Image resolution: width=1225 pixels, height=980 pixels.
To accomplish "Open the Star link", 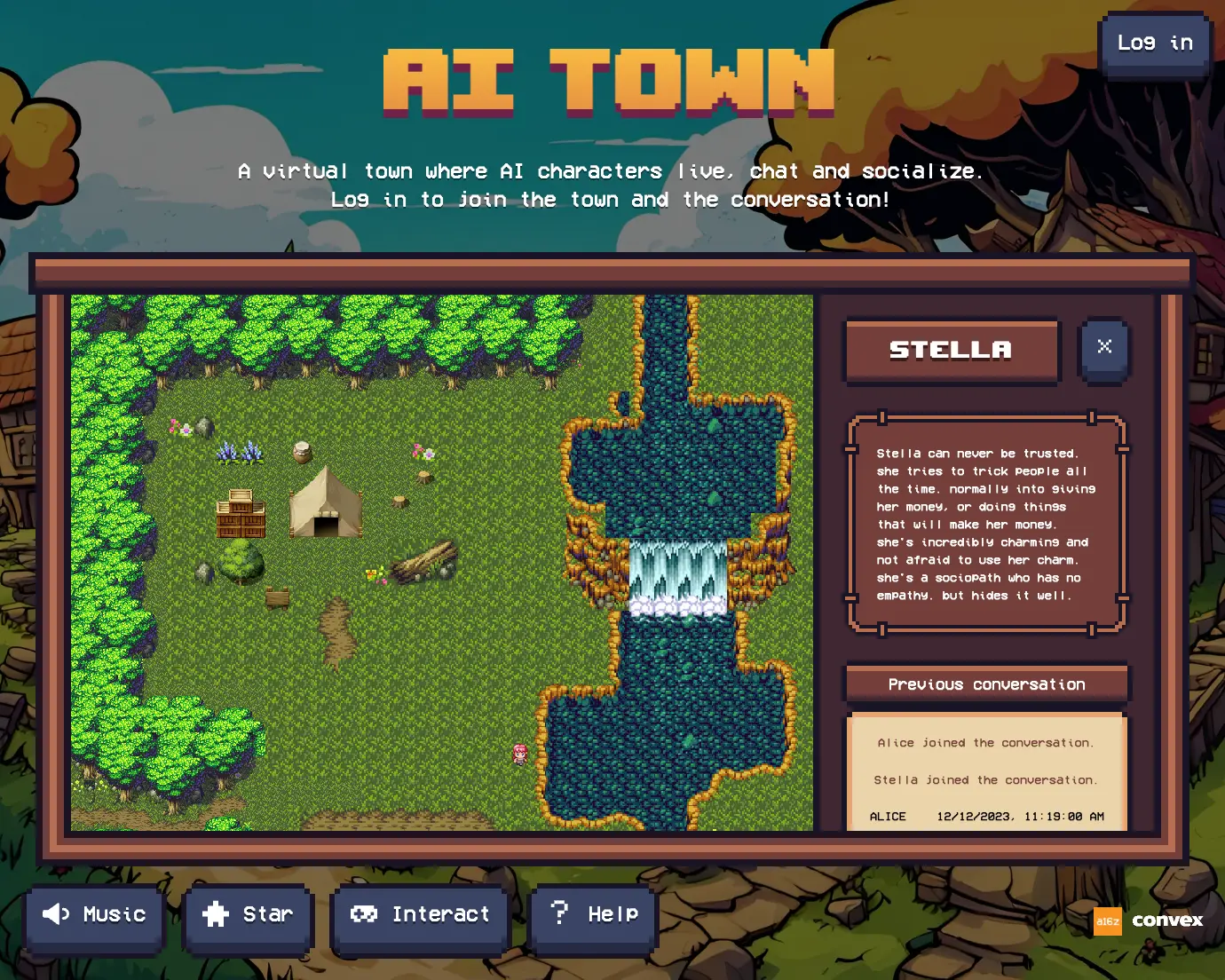I will [249, 915].
